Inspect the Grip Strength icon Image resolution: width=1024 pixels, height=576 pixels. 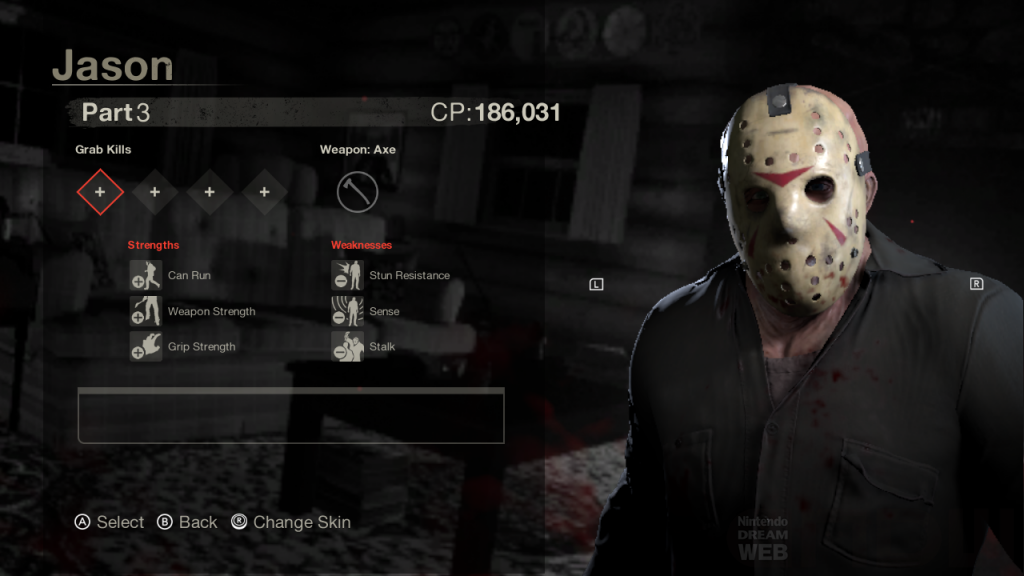click(146, 347)
